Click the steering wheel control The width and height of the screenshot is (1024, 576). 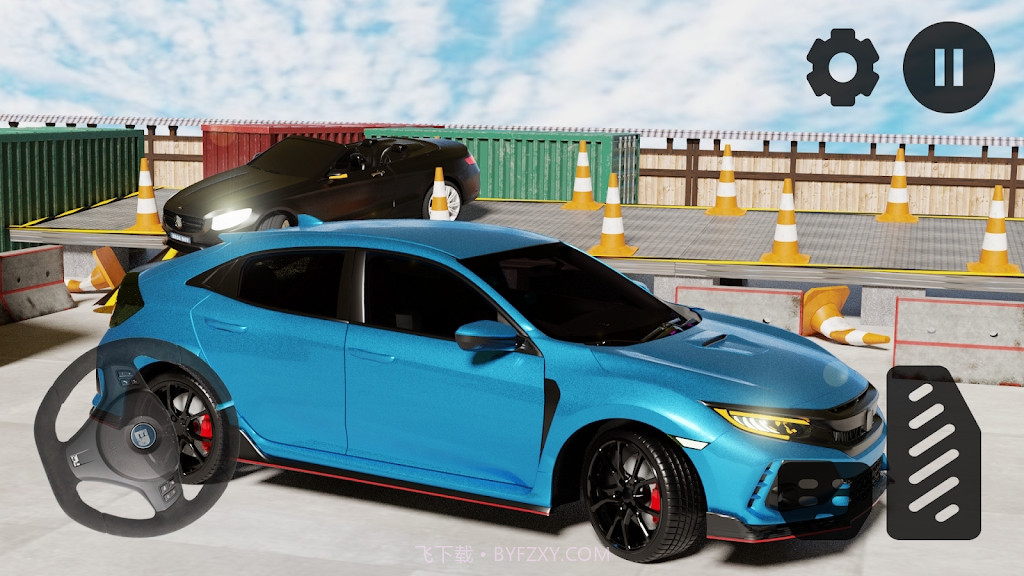136,437
